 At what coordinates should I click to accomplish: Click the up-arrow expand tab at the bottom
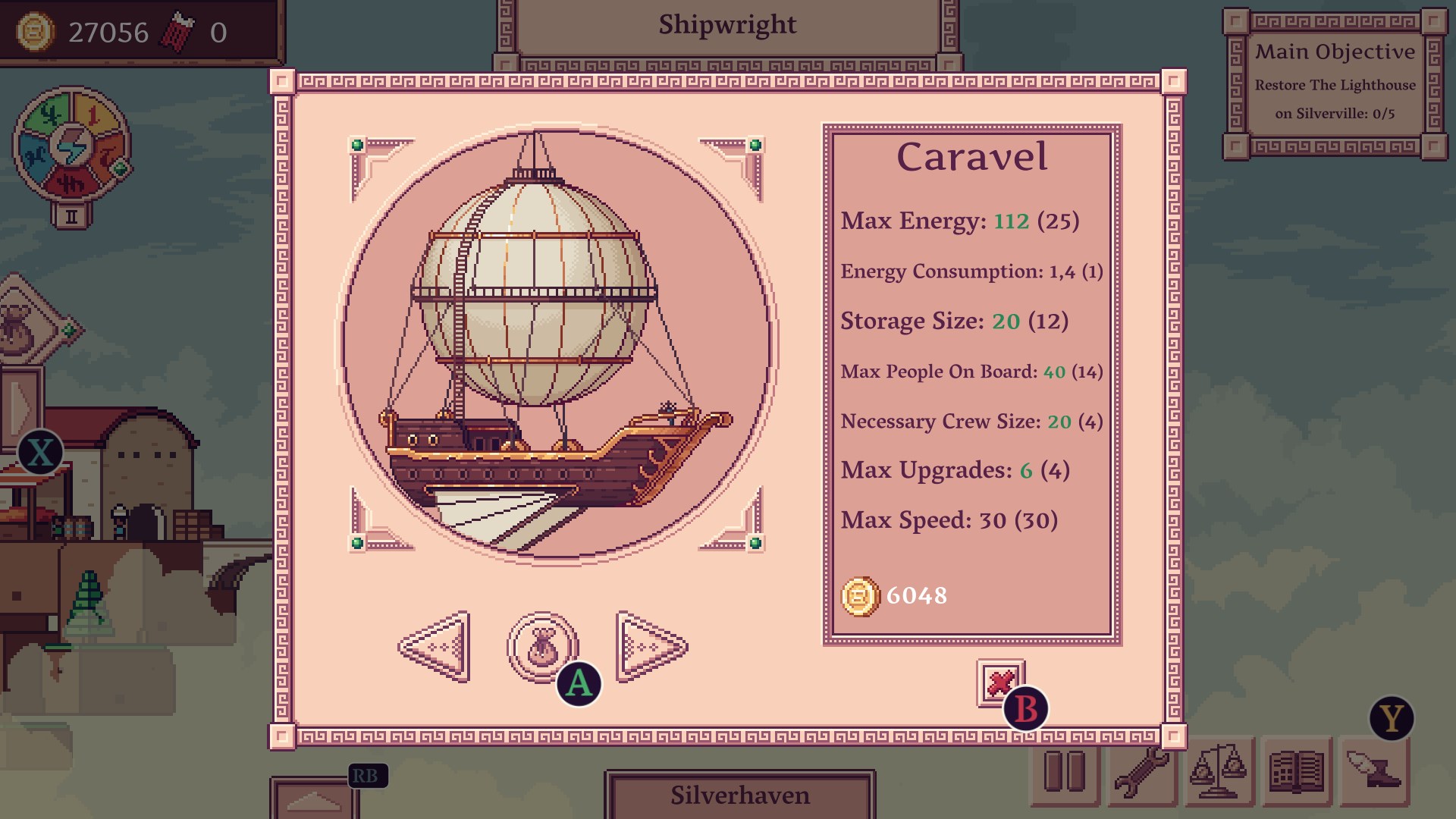coord(313,800)
